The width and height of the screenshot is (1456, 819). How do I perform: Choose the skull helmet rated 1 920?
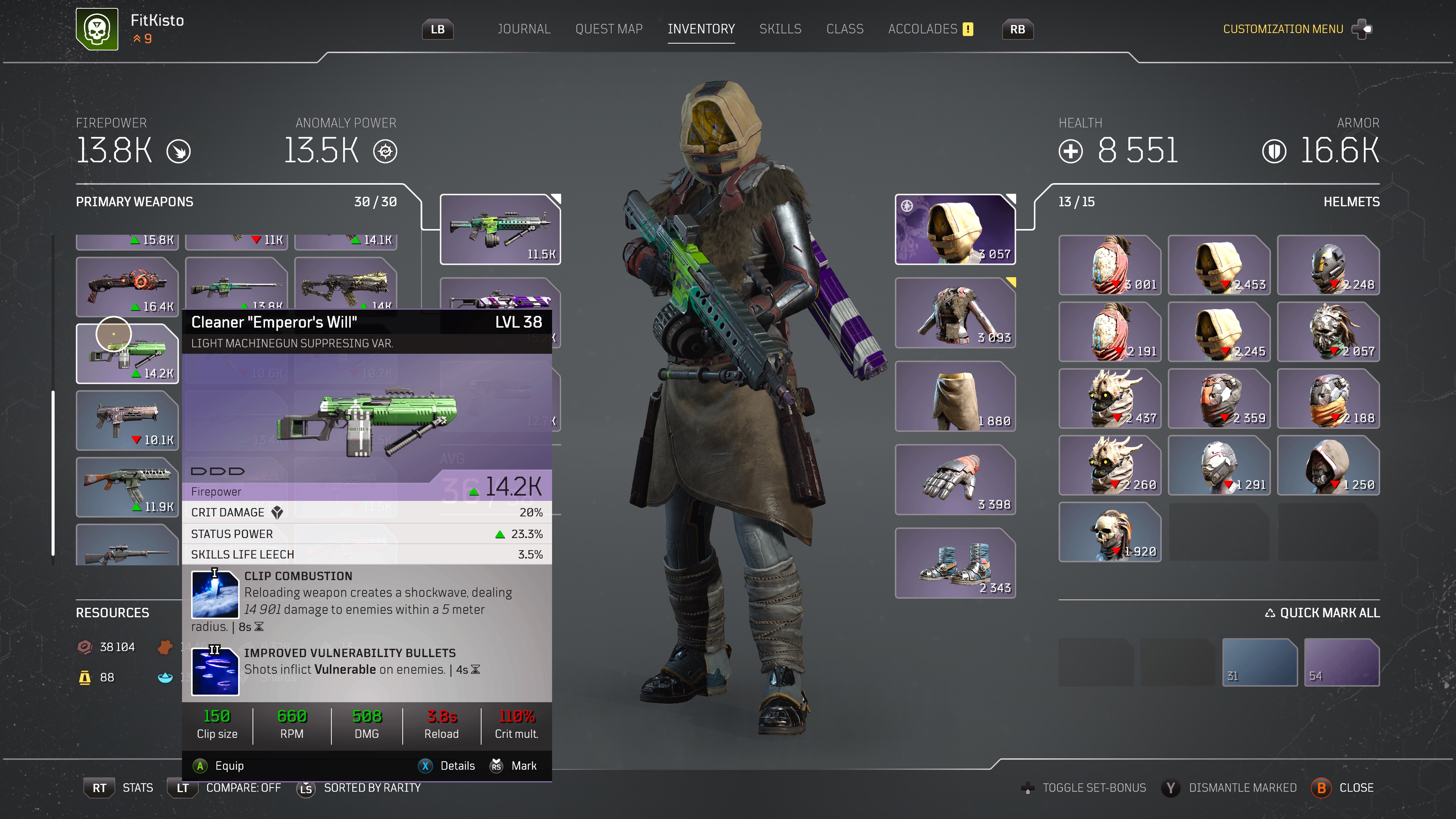click(1109, 532)
